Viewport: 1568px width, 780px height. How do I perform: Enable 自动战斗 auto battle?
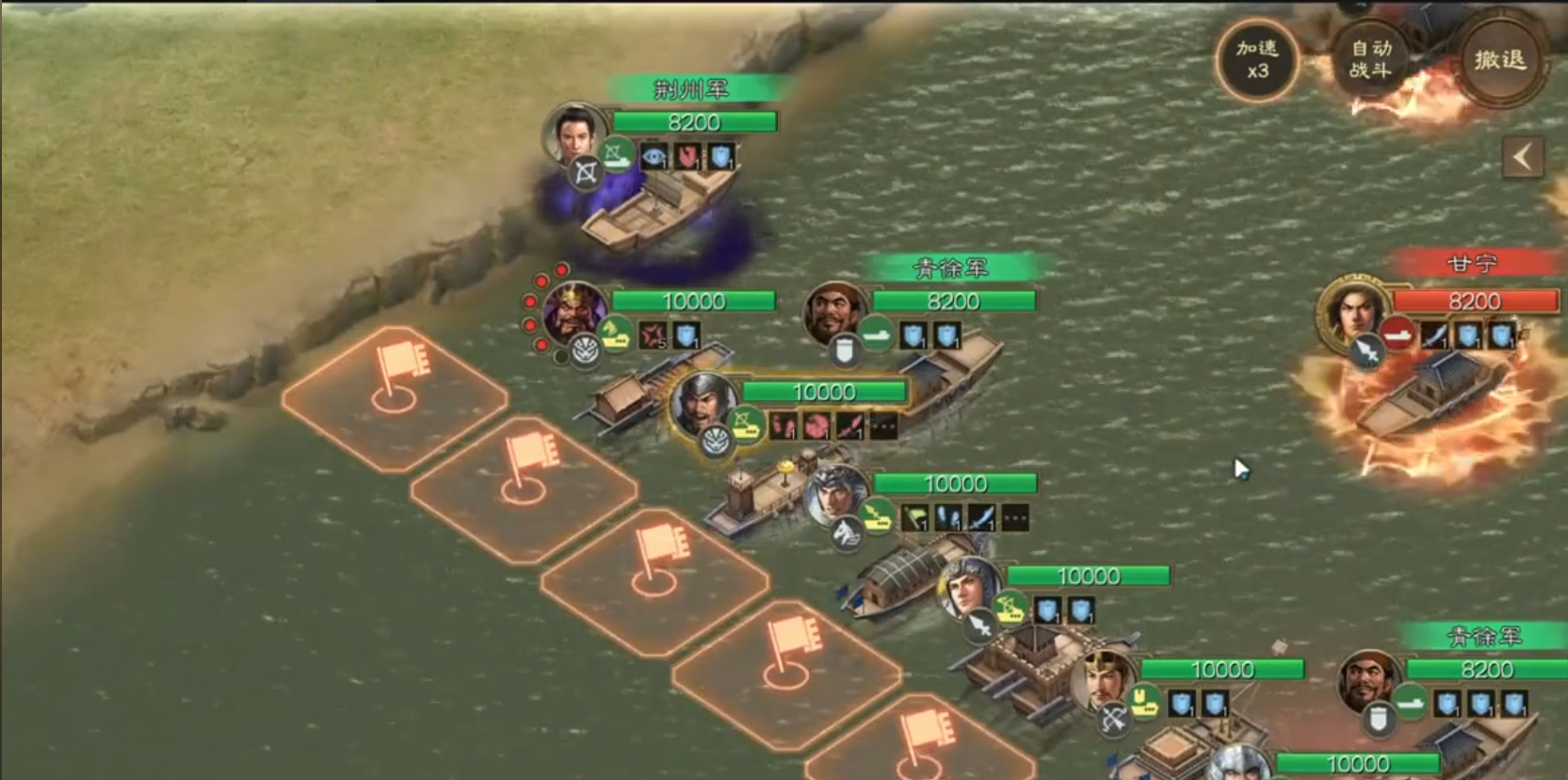click(x=1370, y=59)
